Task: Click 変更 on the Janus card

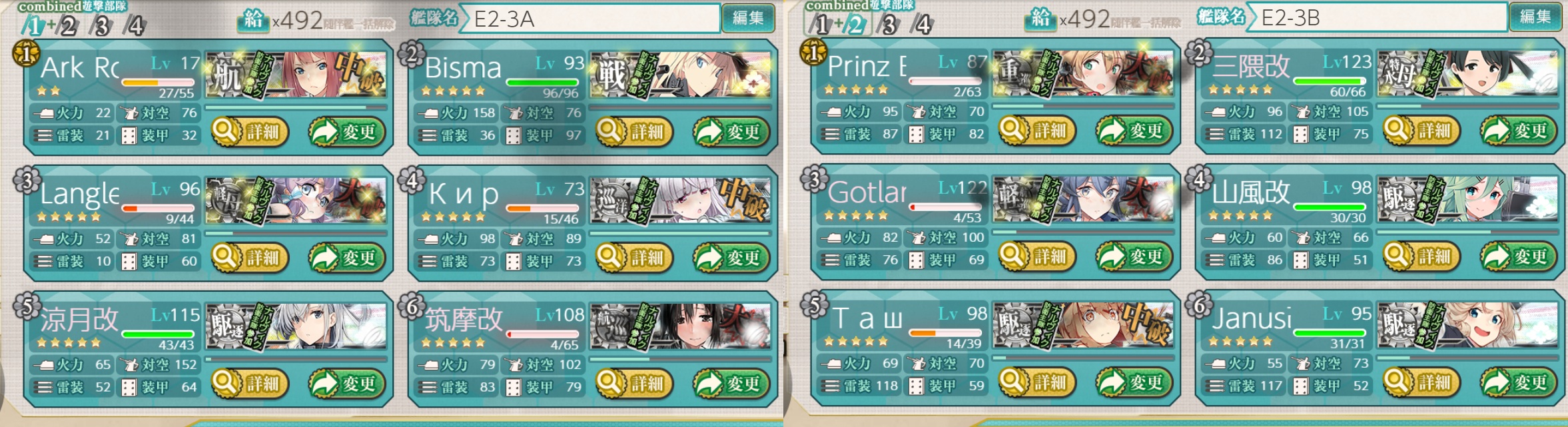Action: (x=1518, y=382)
